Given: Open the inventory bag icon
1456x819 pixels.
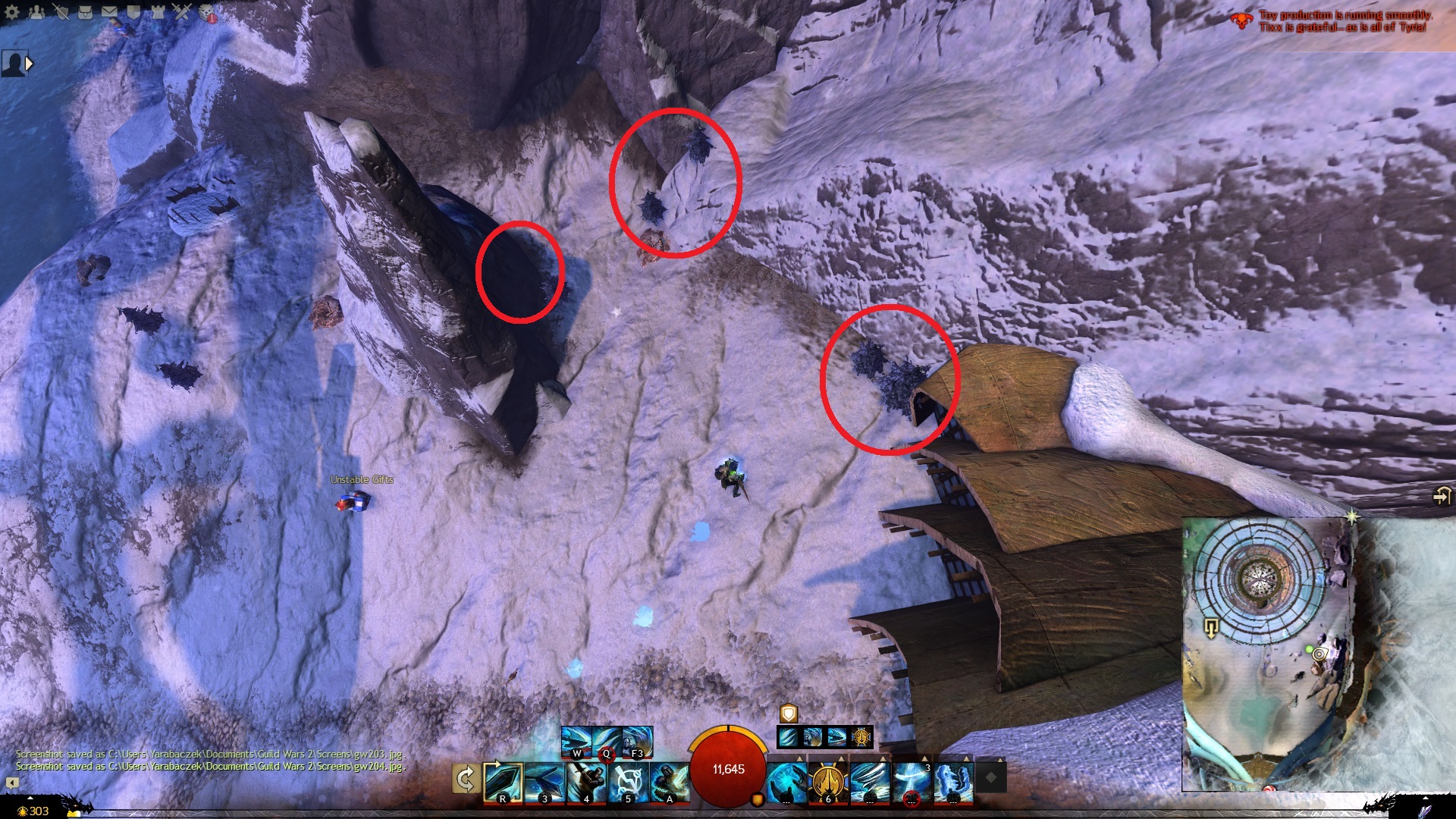Looking at the screenshot, I should point(85,11).
